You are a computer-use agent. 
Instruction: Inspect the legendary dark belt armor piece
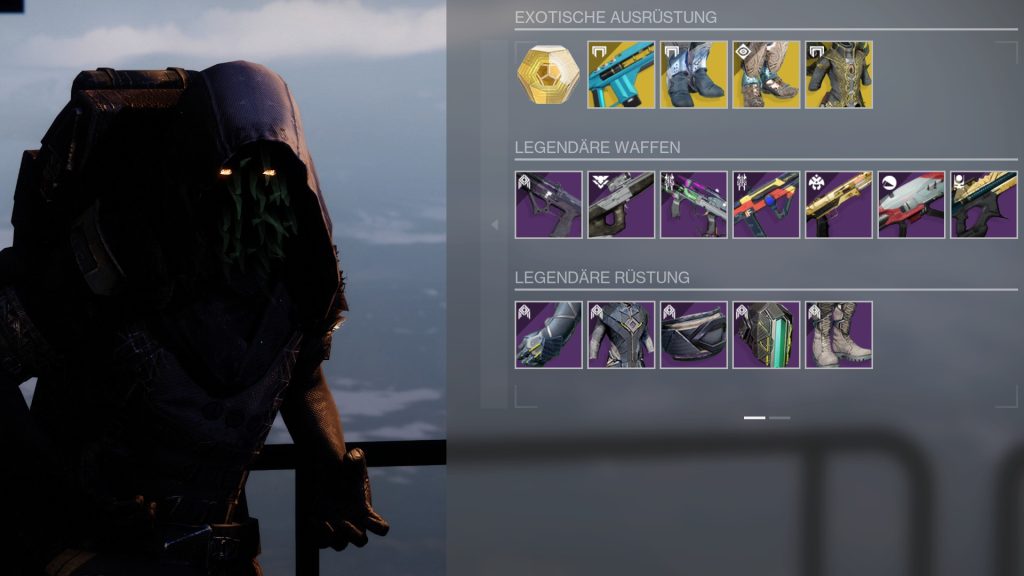tap(694, 335)
